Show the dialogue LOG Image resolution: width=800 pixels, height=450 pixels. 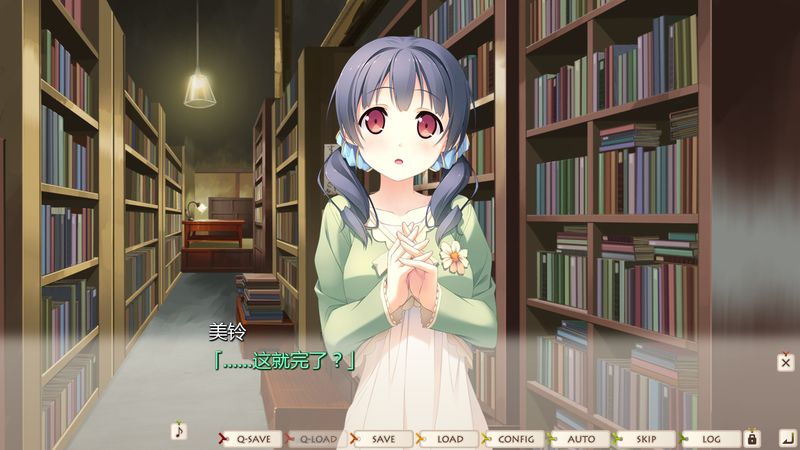pyautogui.click(x=711, y=439)
